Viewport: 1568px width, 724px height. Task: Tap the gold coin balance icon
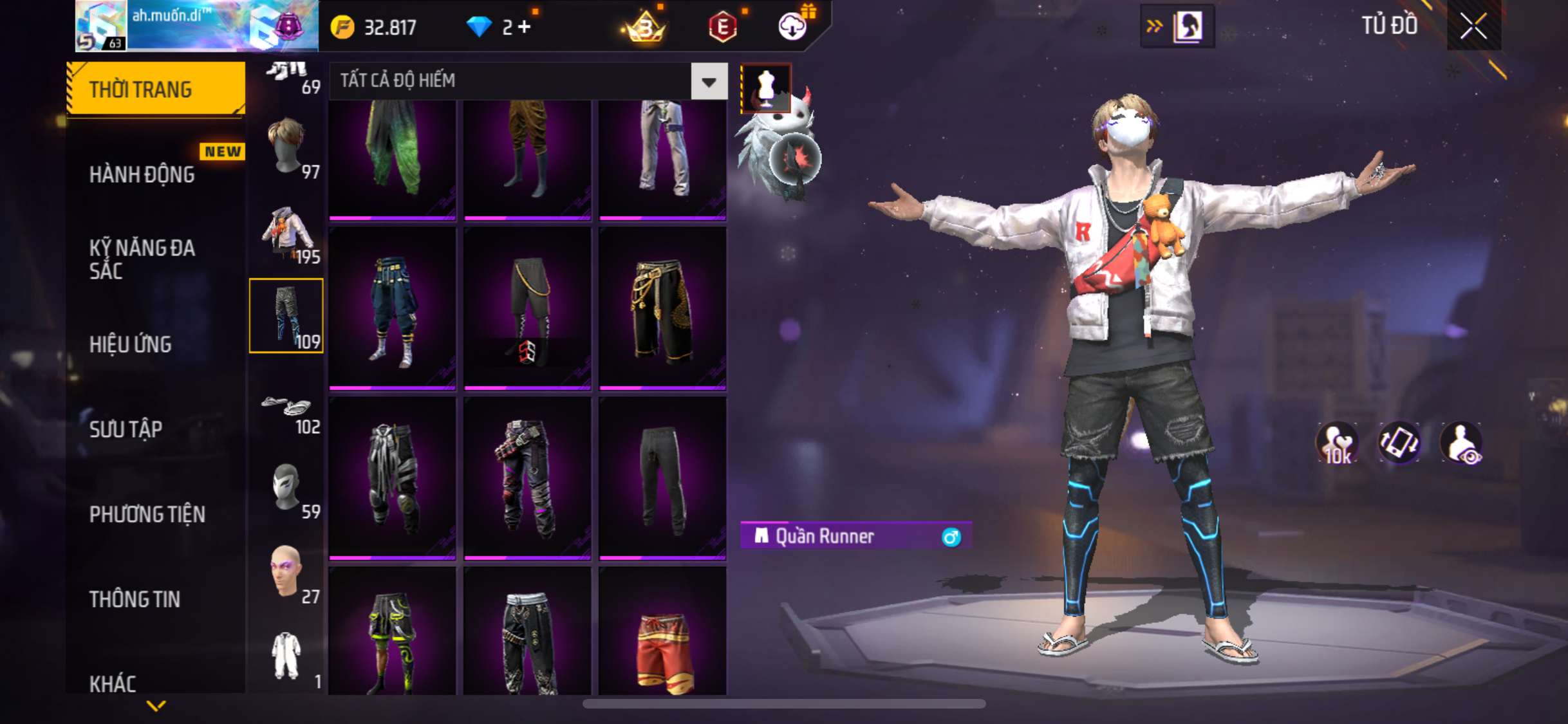pyautogui.click(x=342, y=28)
